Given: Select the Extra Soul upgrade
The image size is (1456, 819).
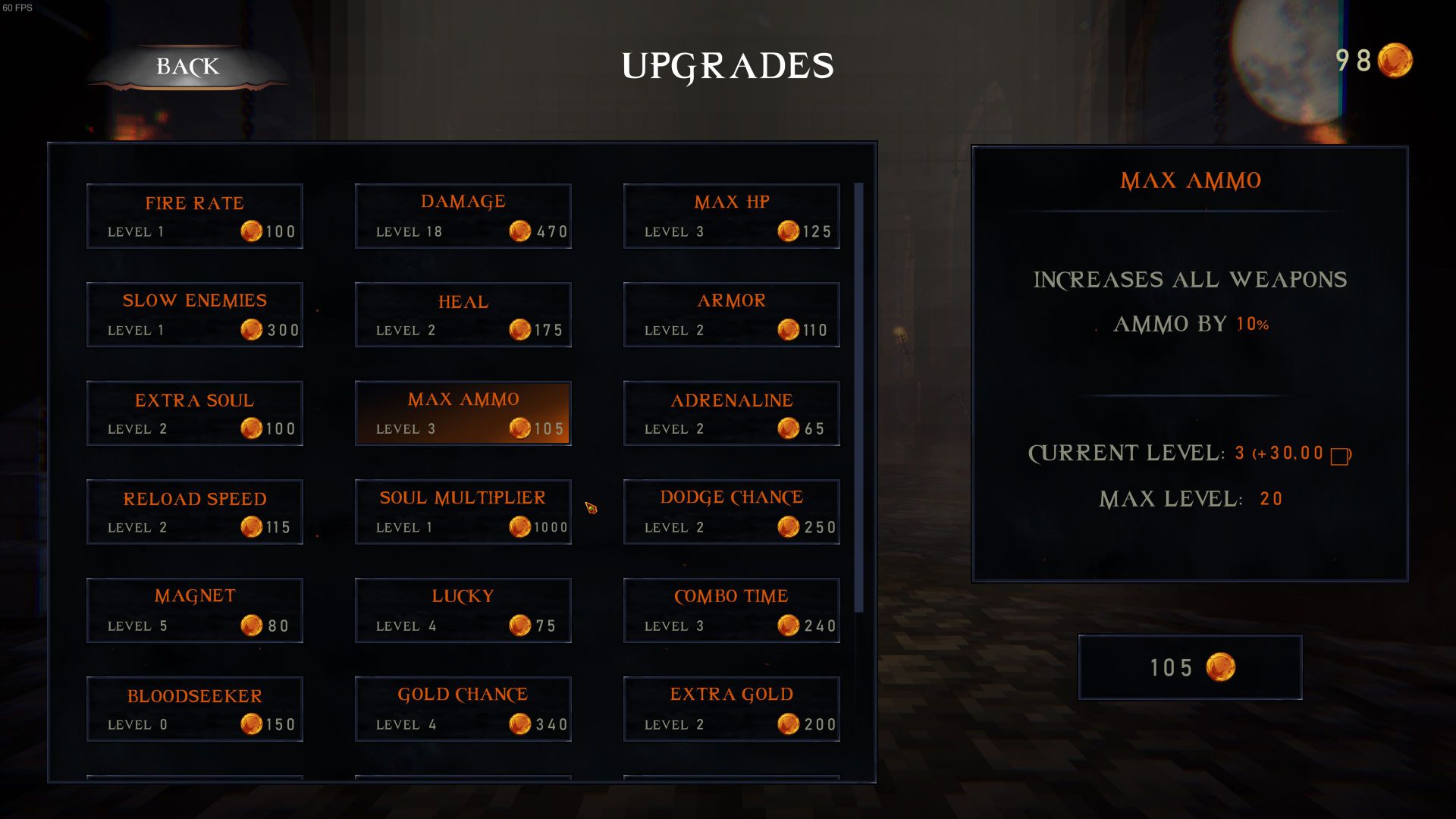Looking at the screenshot, I should coord(195,413).
